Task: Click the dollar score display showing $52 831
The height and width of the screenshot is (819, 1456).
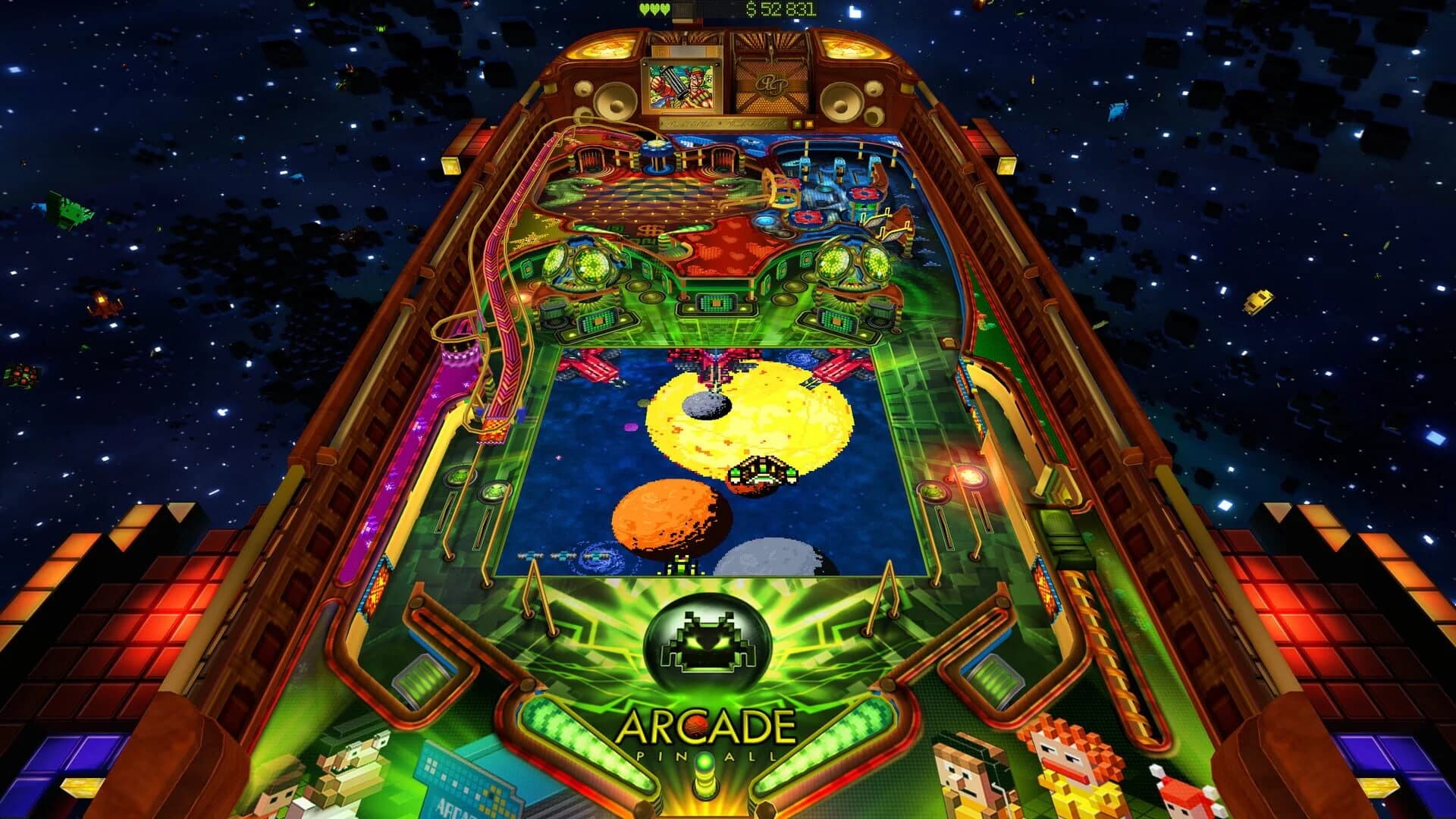Action: (774, 9)
